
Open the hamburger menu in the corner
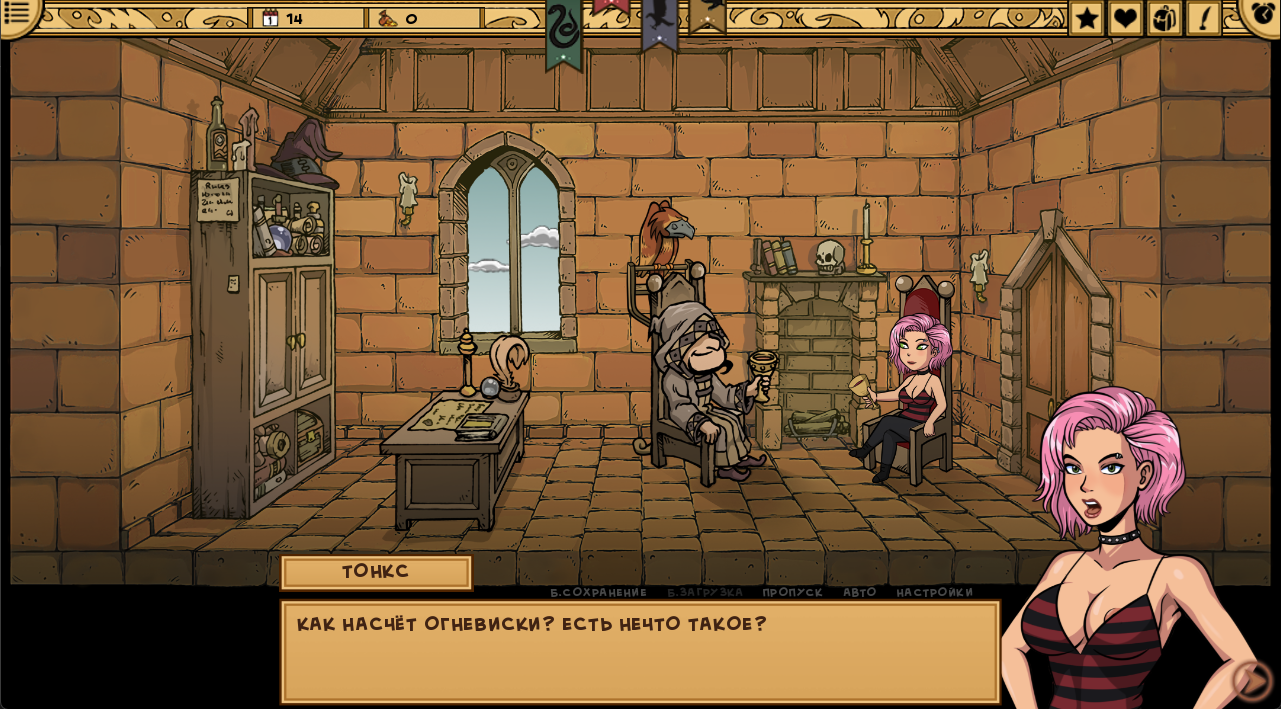pyautogui.click(x=17, y=13)
